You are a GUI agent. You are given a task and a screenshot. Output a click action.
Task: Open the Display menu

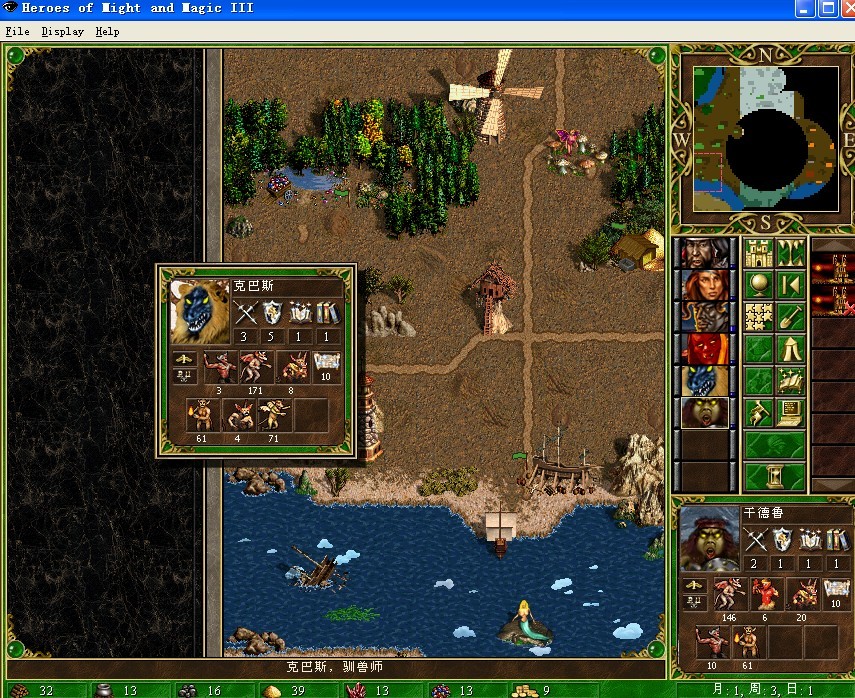62,31
